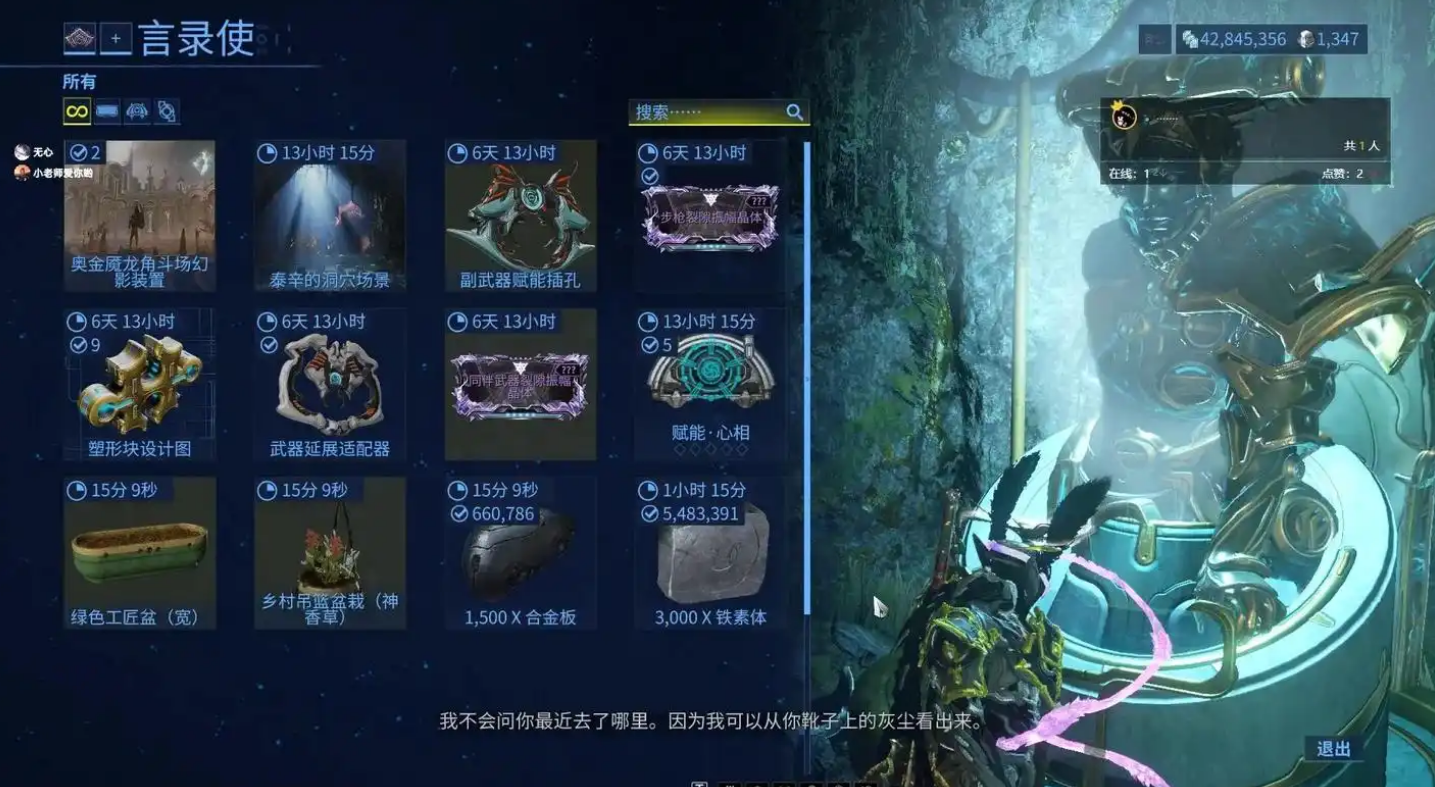Pick the 3,000 X 铁素体 bundle
Screen dimensions: 1435x787
point(710,553)
